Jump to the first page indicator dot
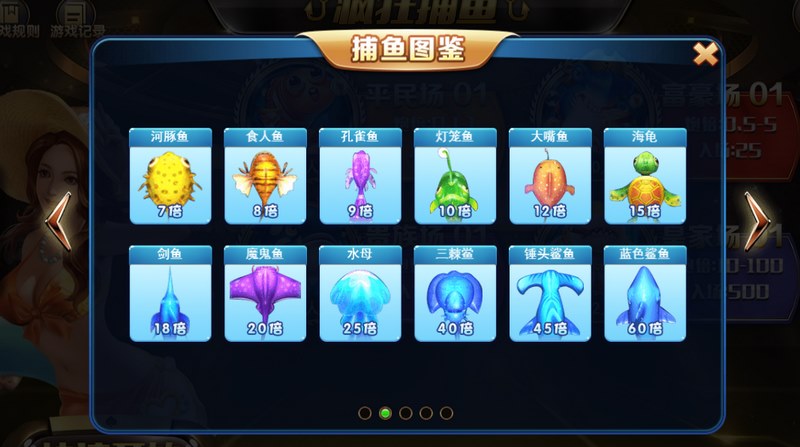This screenshot has height=447, width=800. click(x=364, y=412)
